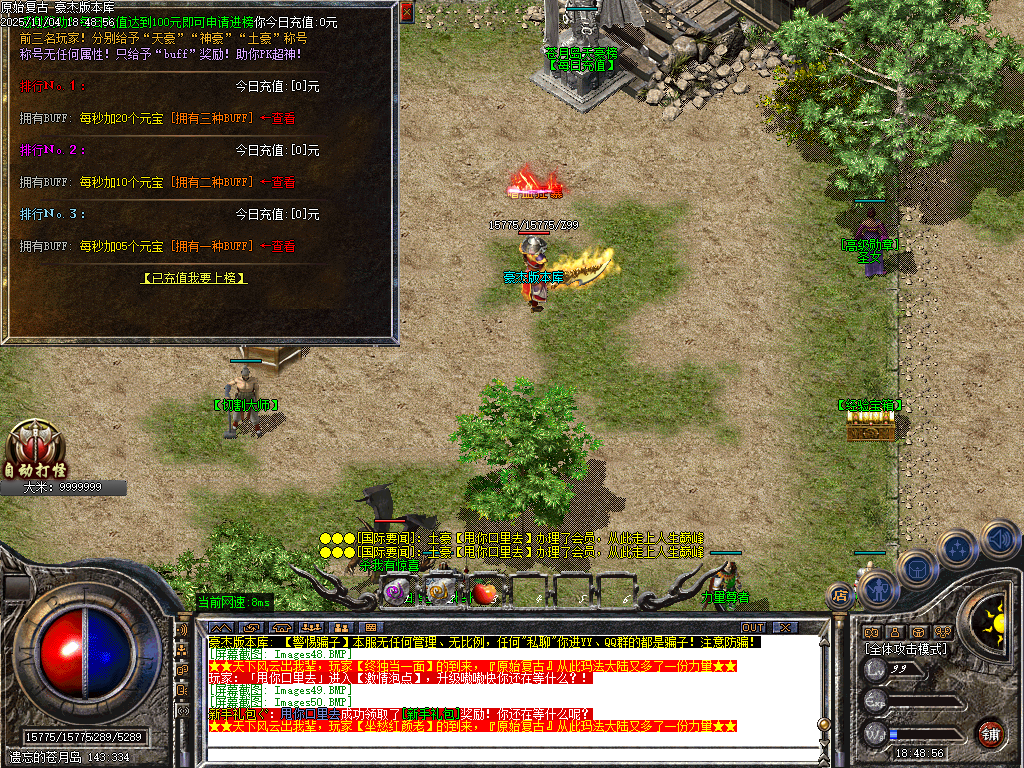
Task: Select the purple swirl scroll hotbar slot
Action: click(x=397, y=593)
